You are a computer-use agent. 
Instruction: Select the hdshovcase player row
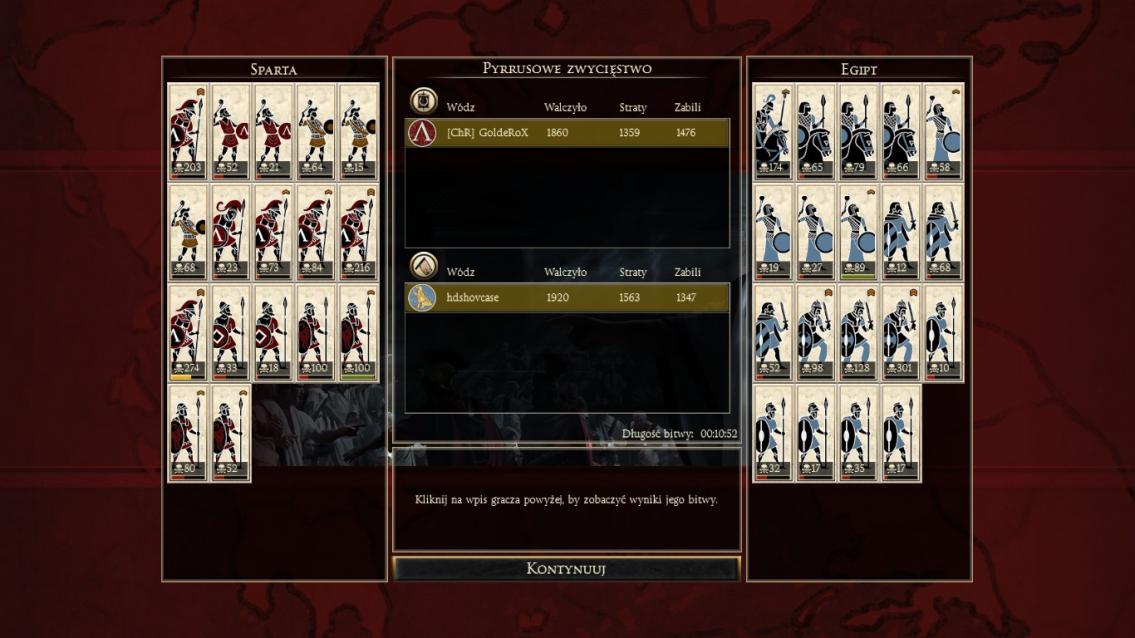pos(567,298)
